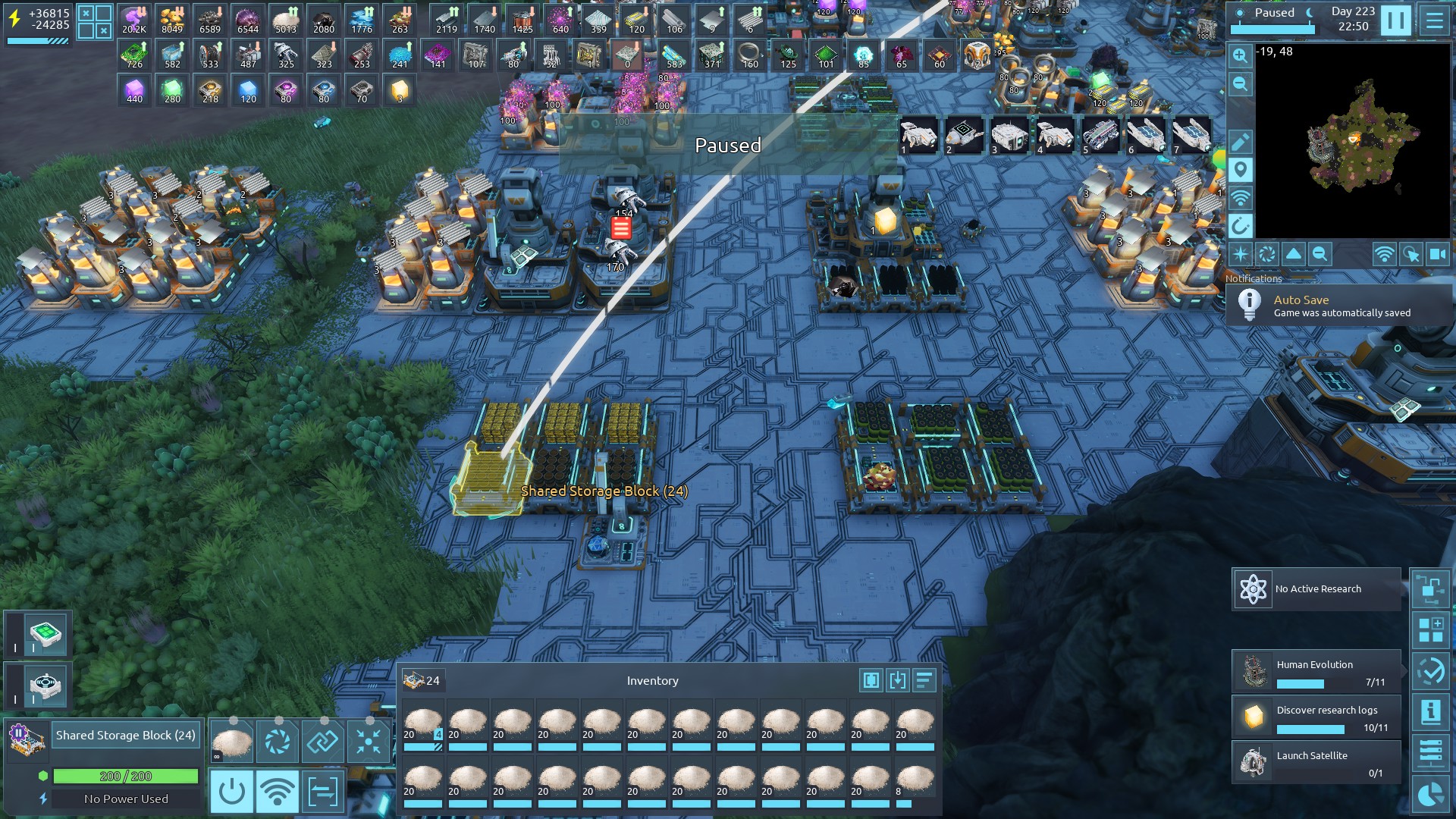The height and width of the screenshot is (819, 1456).
Task: Open the No Active Research panel
Action: click(1316, 589)
